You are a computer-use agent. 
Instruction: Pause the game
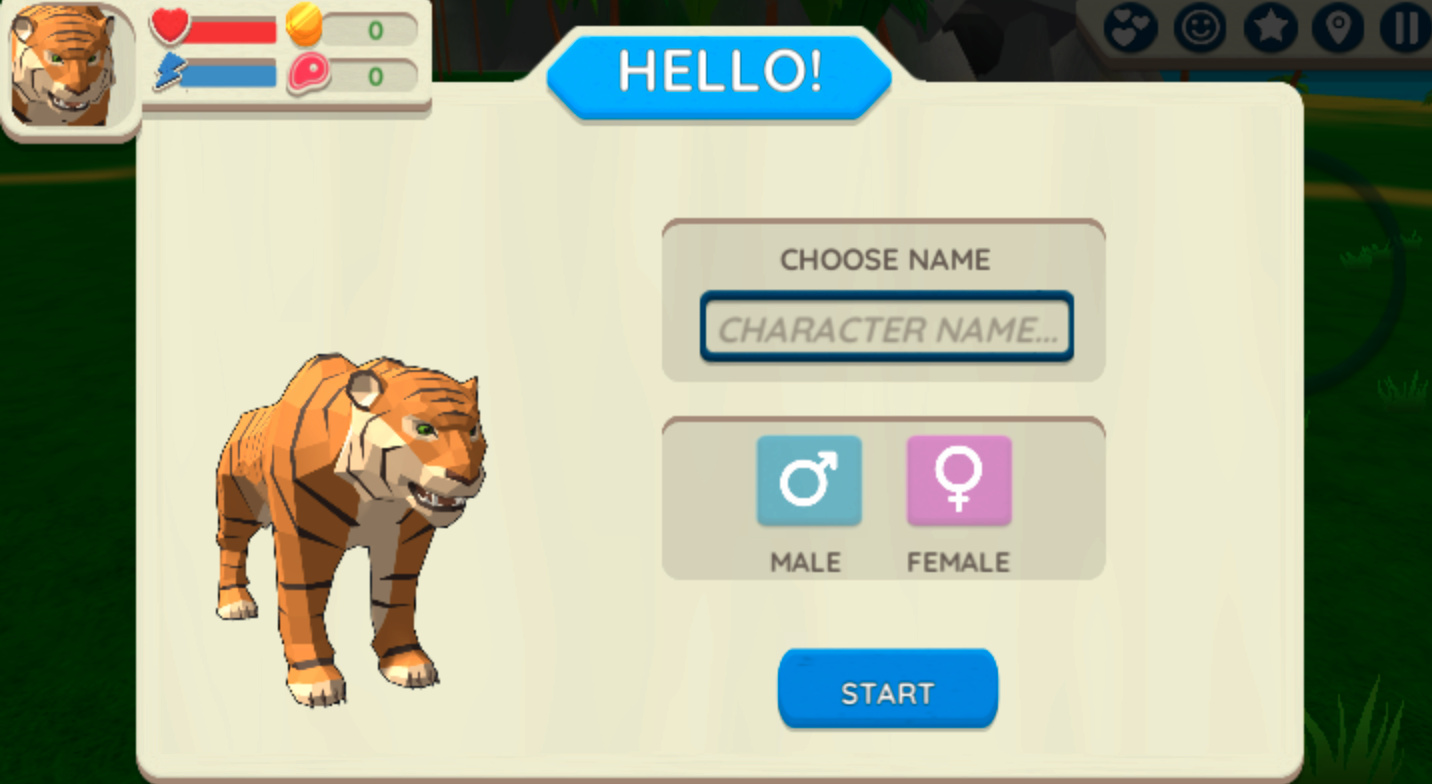point(1404,28)
